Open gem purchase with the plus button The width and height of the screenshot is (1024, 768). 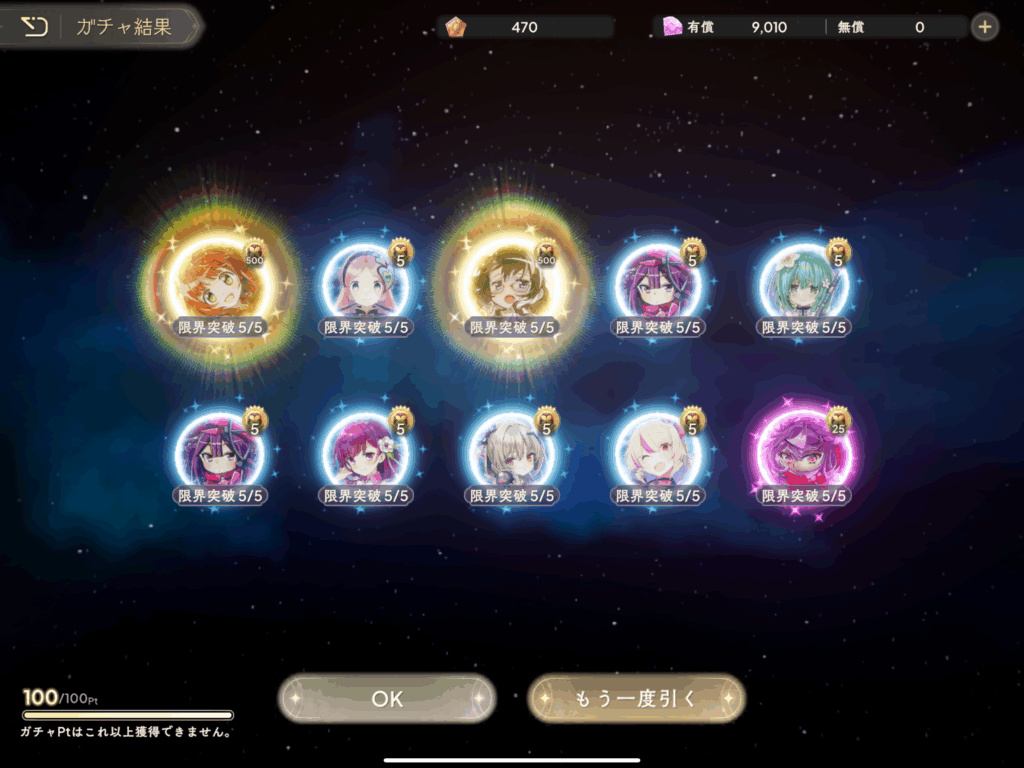[x=985, y=27]
